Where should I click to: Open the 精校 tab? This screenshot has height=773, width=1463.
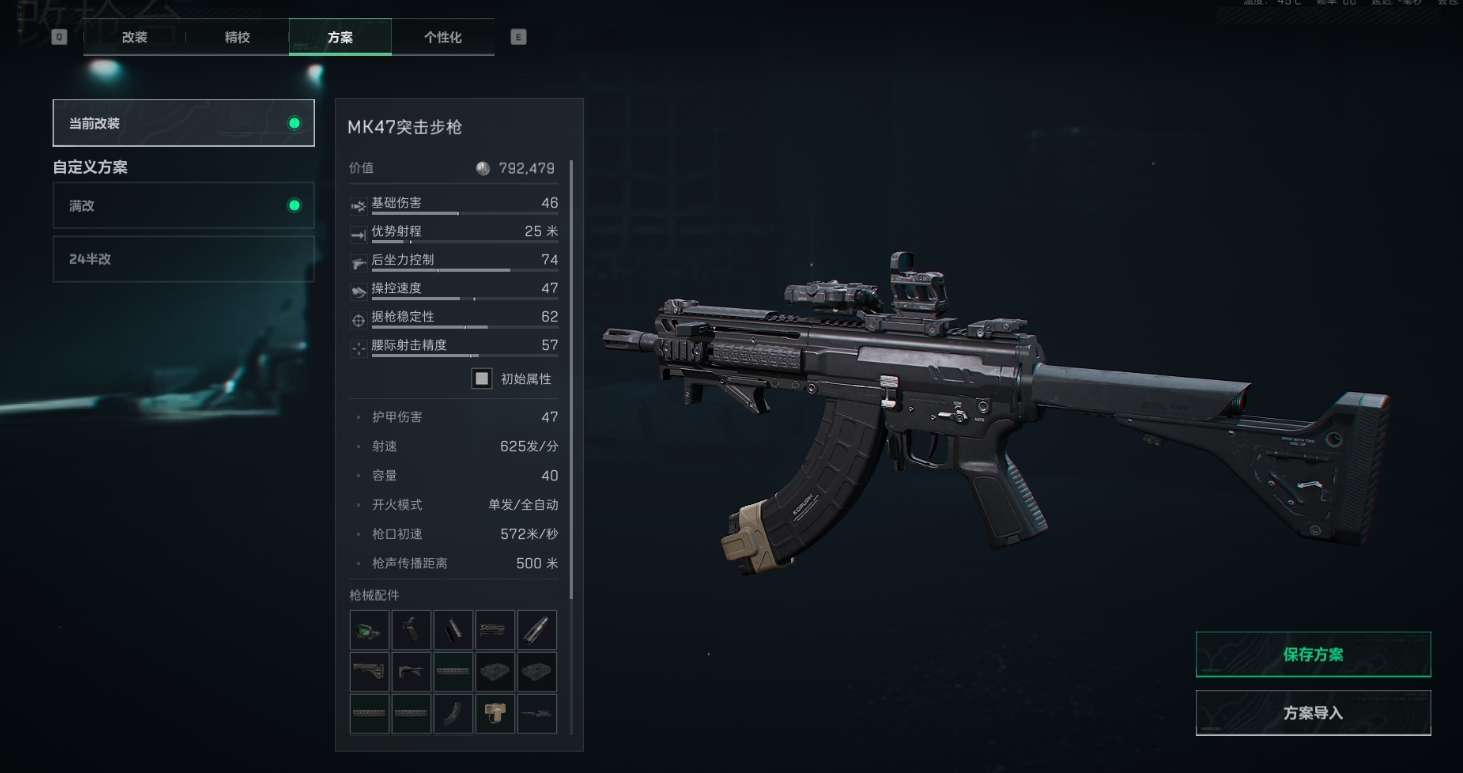pyautogui.click(x=237, y=37)
